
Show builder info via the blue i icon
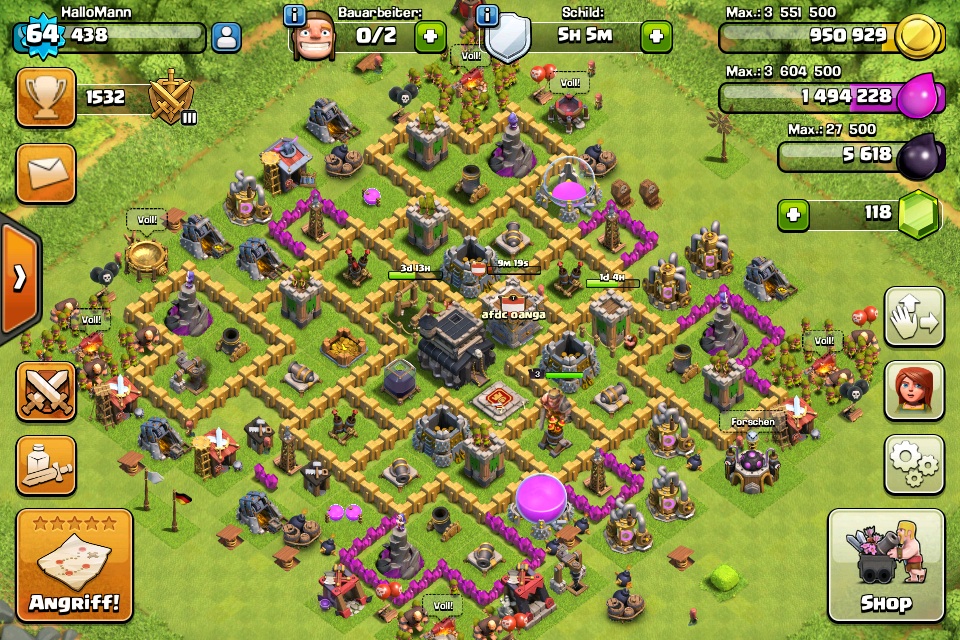(295, 15)
